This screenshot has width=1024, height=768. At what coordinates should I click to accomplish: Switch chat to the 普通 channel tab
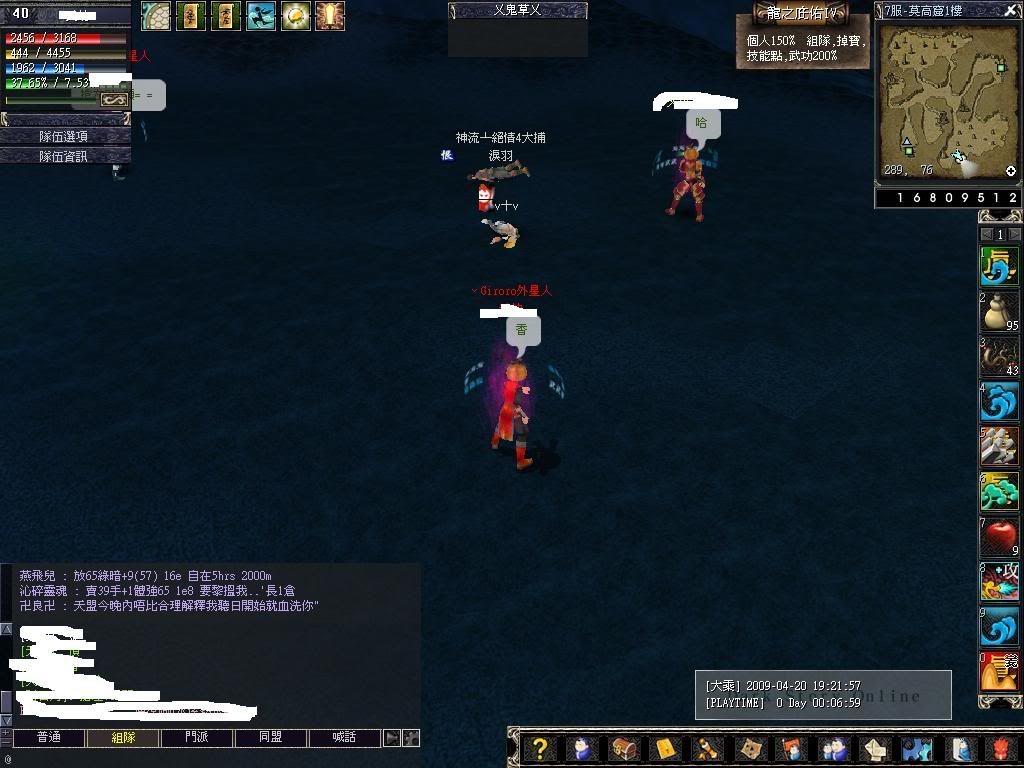click(x=48, y=738)
